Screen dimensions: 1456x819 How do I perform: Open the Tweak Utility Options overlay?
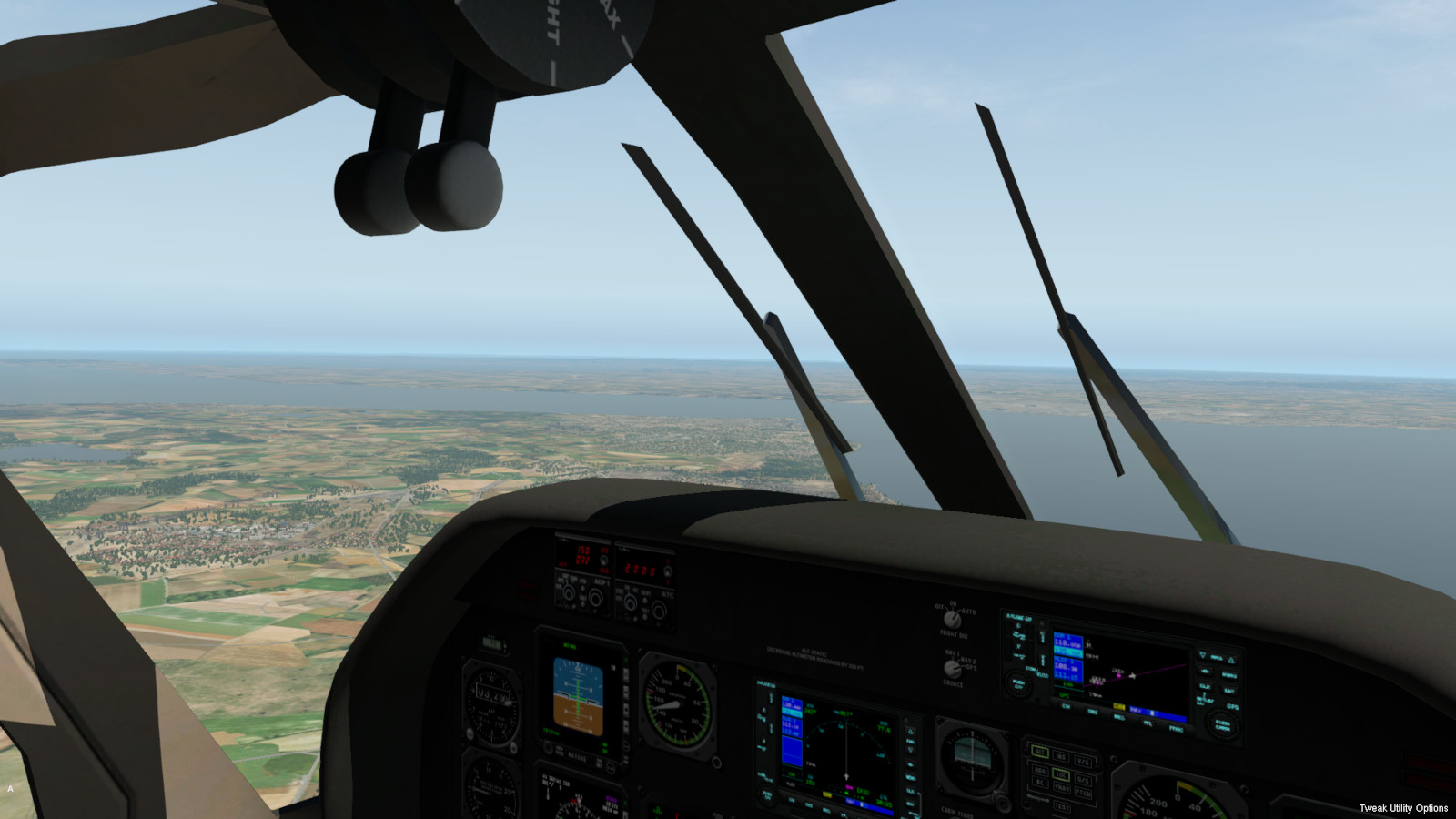(x=1402, y=808)
